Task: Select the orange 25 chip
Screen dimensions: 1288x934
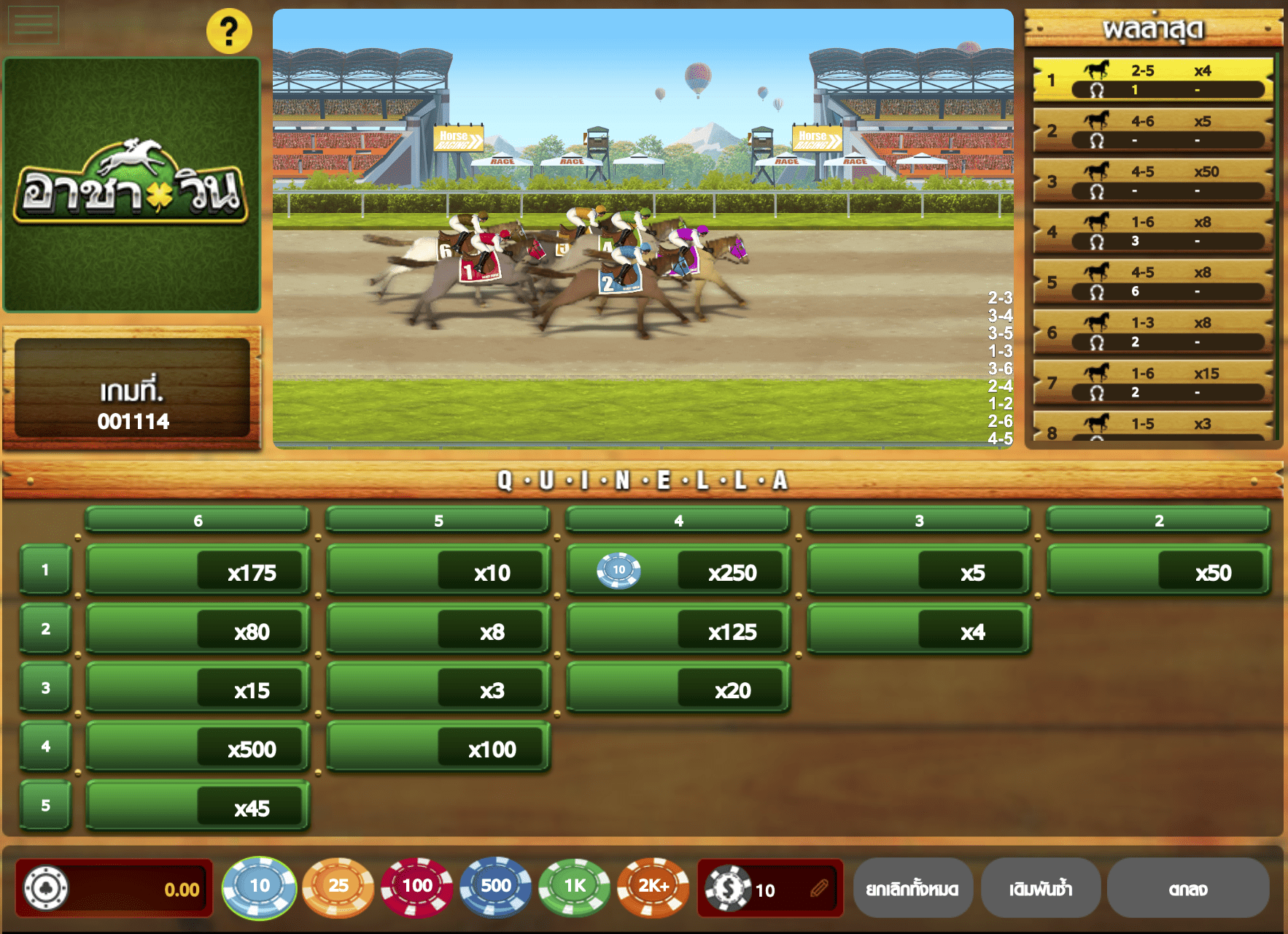Action: (339, 888)
